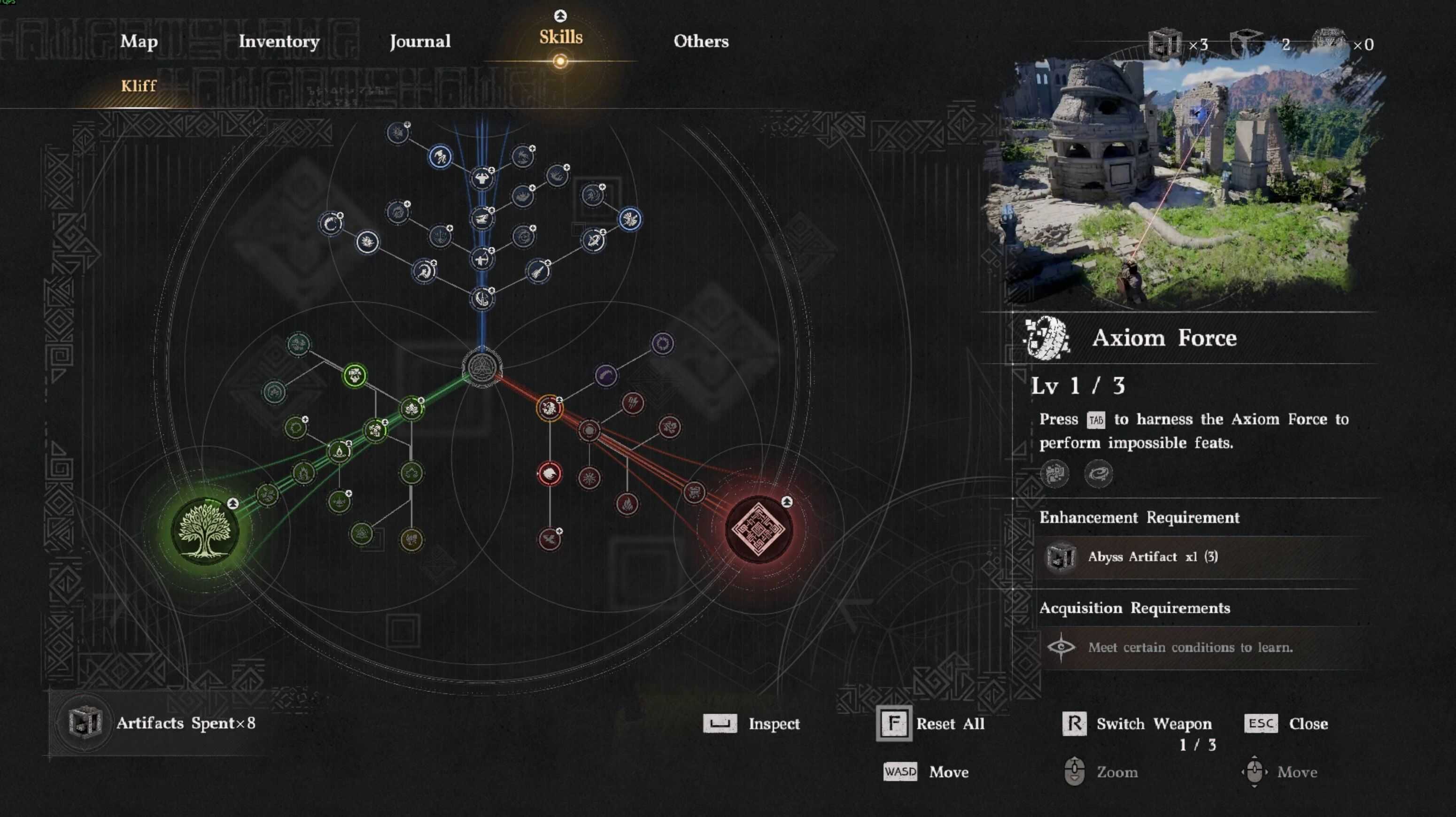
Task: Select the Skills tab
Action: 560,37
